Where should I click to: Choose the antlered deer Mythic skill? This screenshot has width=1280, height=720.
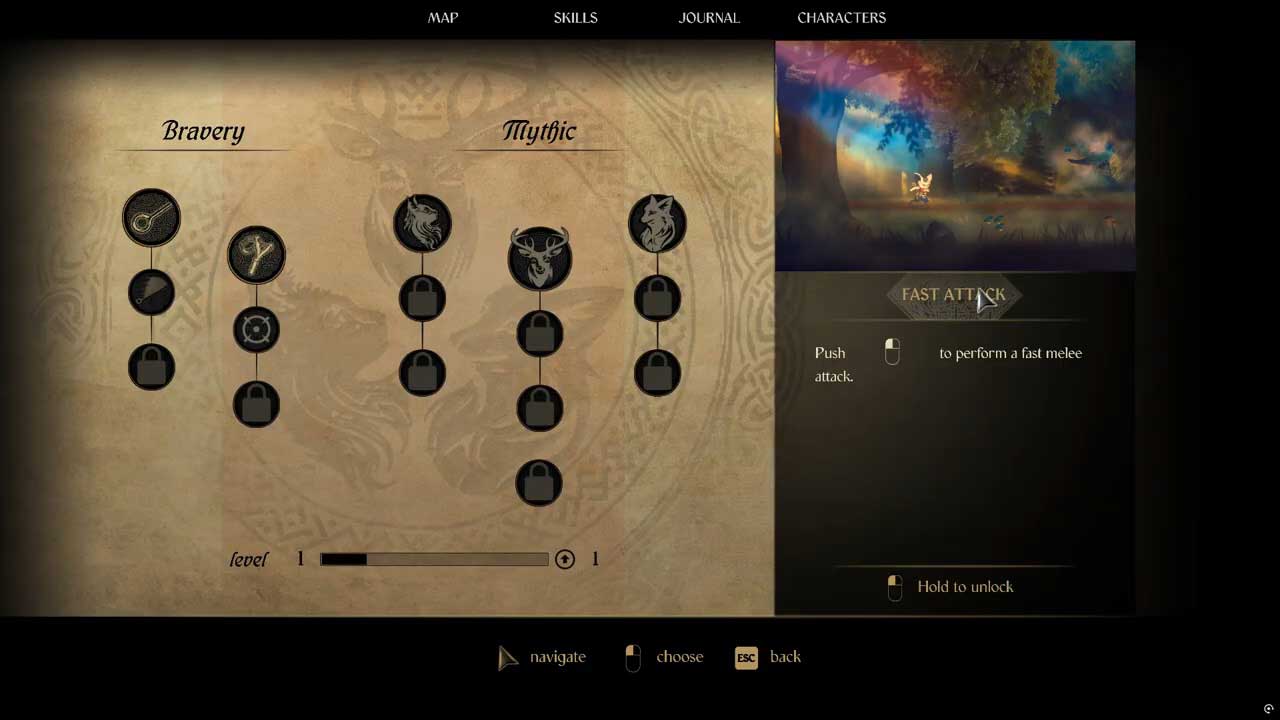click(539, 257)
